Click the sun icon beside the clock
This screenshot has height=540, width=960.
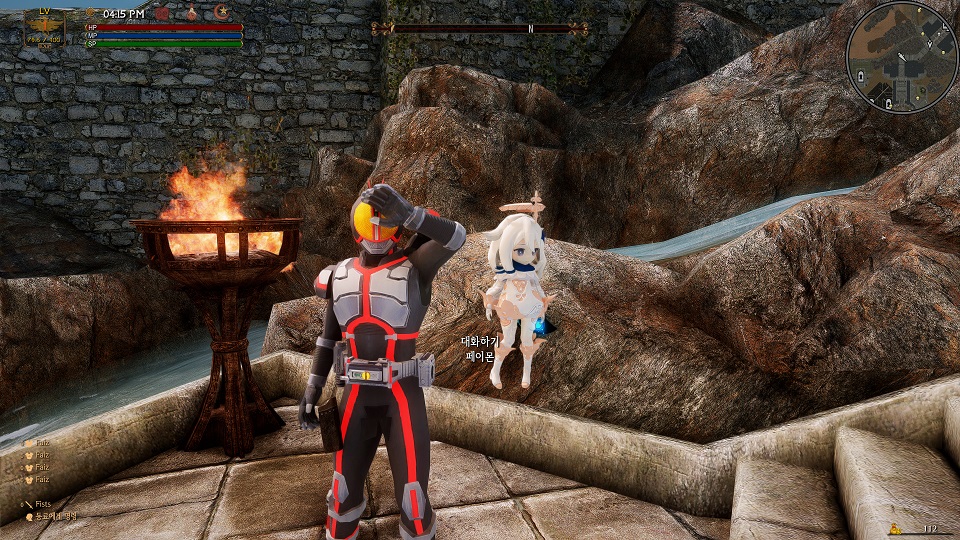pos(91,14)
